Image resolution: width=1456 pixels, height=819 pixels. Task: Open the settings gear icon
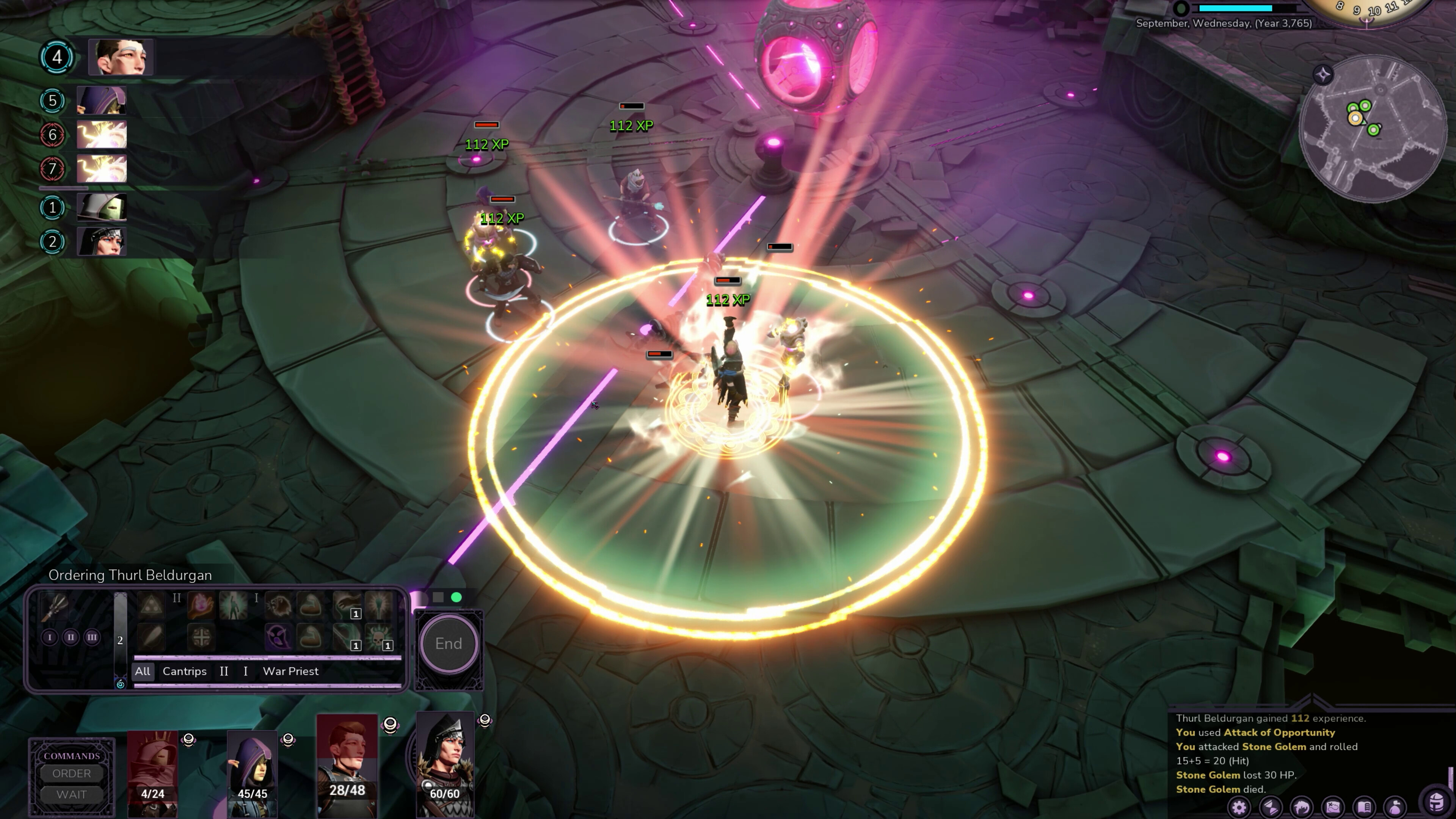pos(1239,808)
